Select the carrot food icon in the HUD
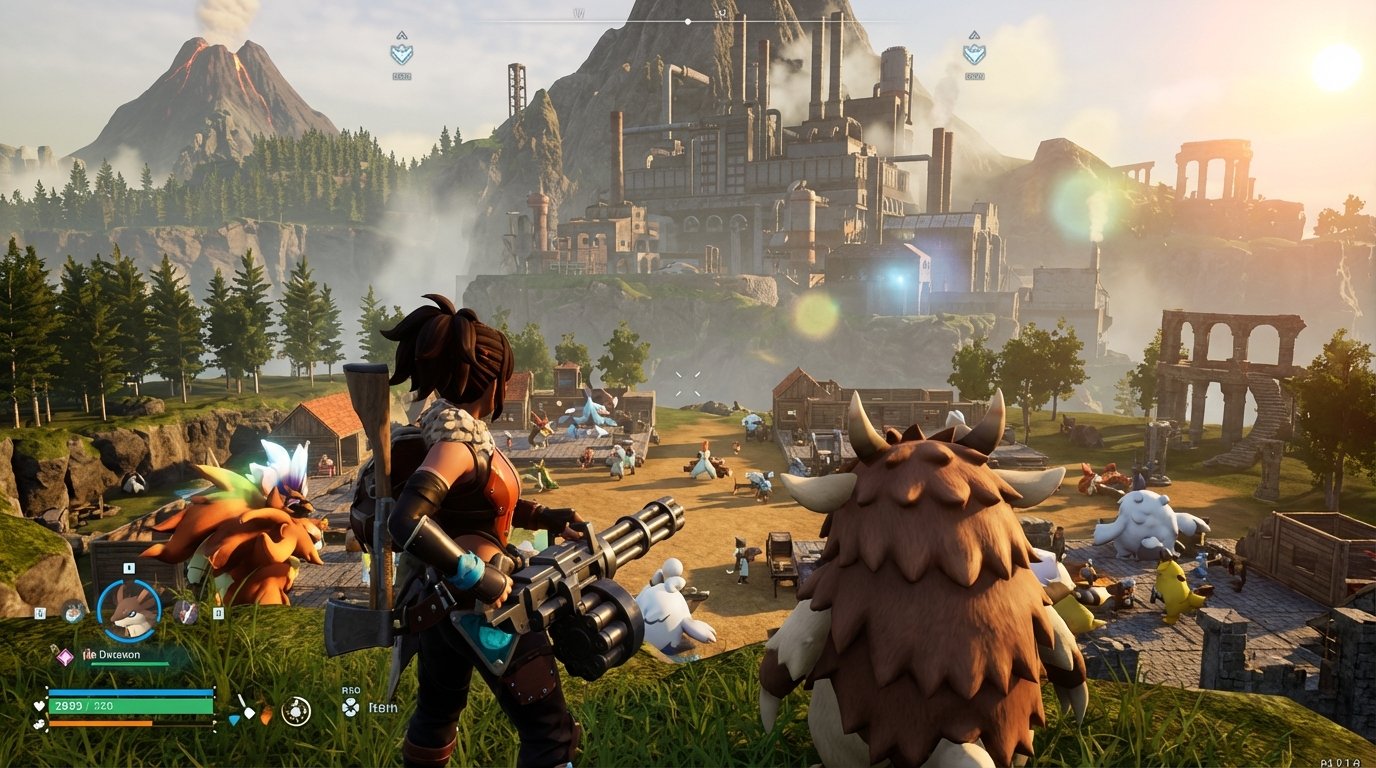This screenshot has height=768, width=1376. [x=265, y=715]
